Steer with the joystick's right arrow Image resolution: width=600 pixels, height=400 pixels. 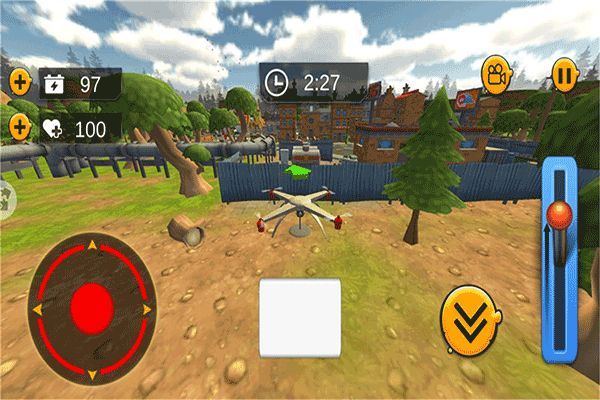(x=148, y=310)
